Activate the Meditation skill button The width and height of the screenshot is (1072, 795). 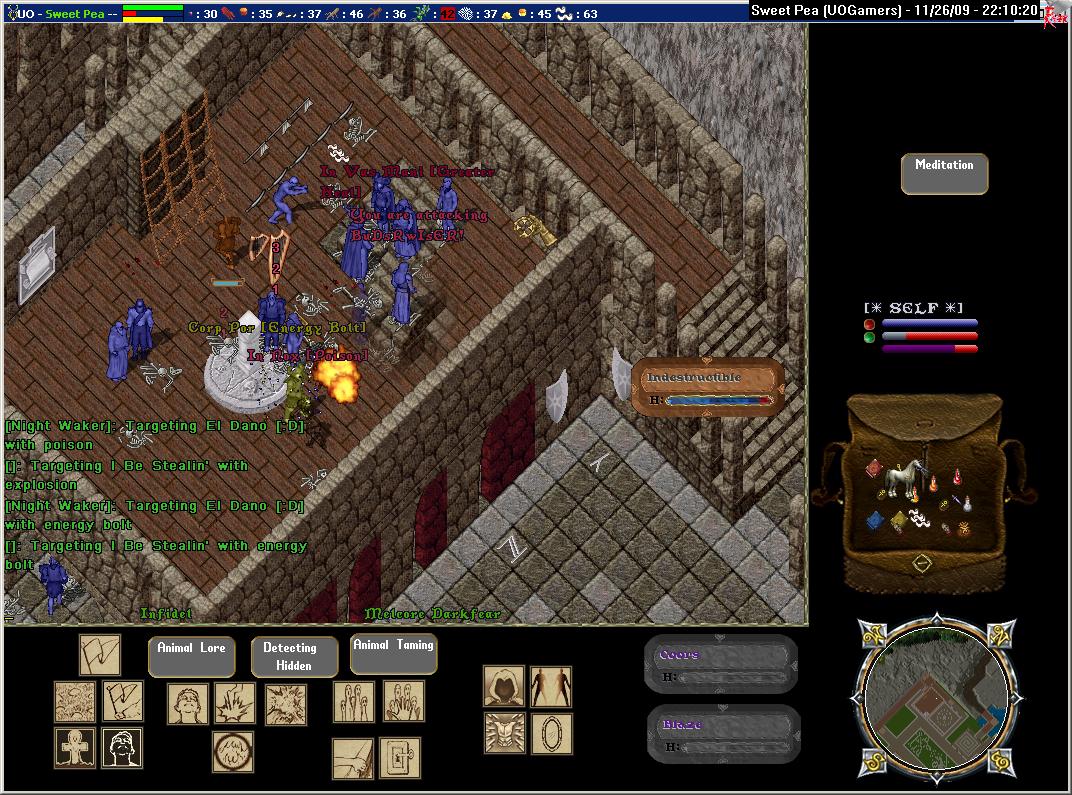944,173
